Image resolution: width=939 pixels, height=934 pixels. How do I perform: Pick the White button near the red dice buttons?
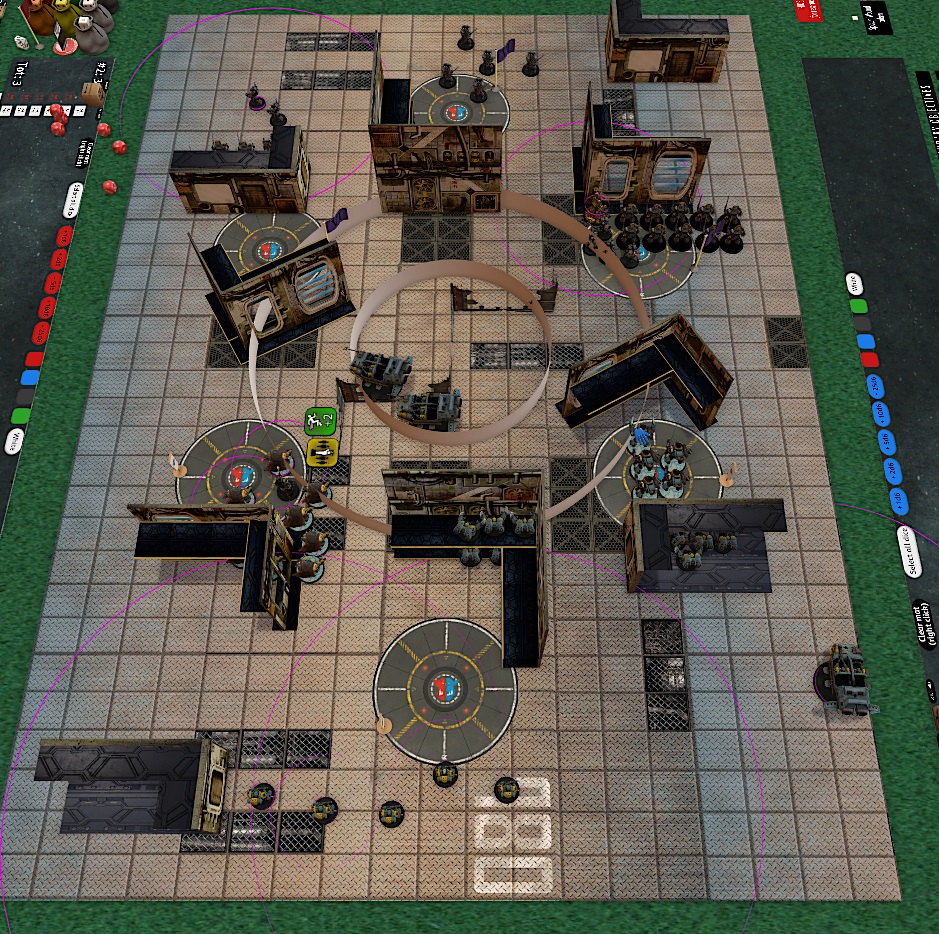[x=15, y=439]
